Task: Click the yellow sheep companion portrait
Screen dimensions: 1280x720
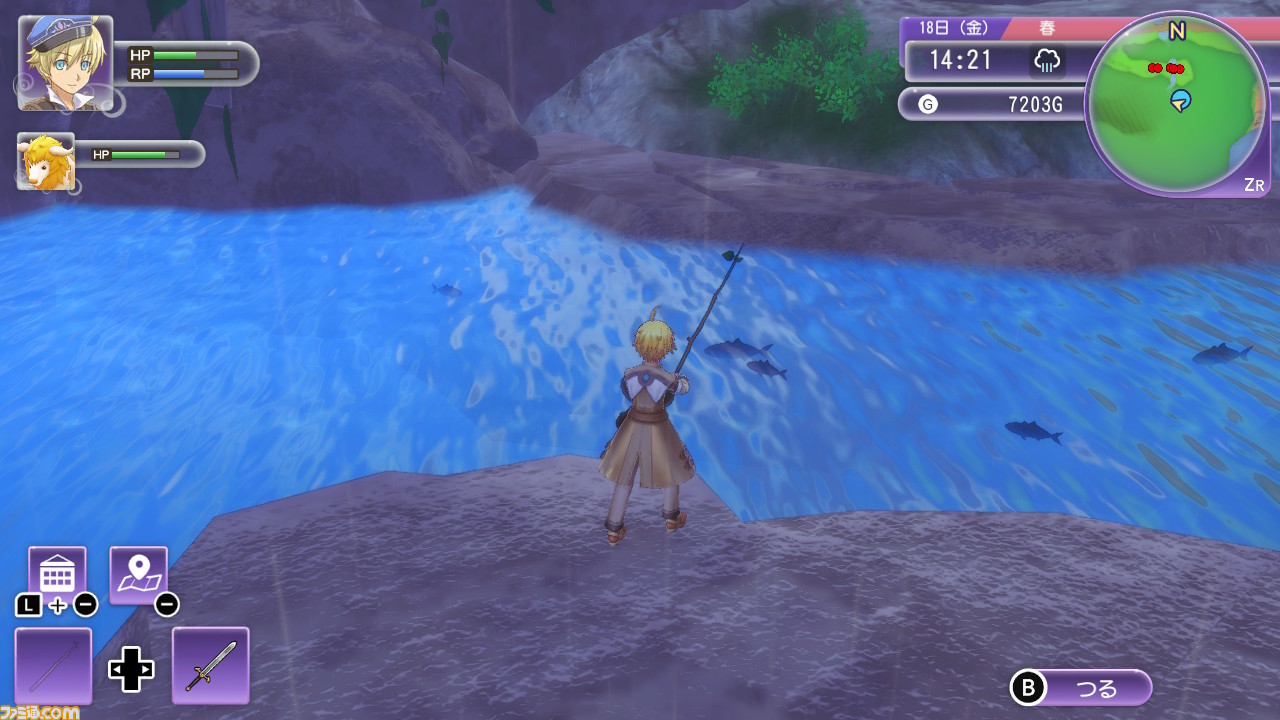Action: point(46,161)
